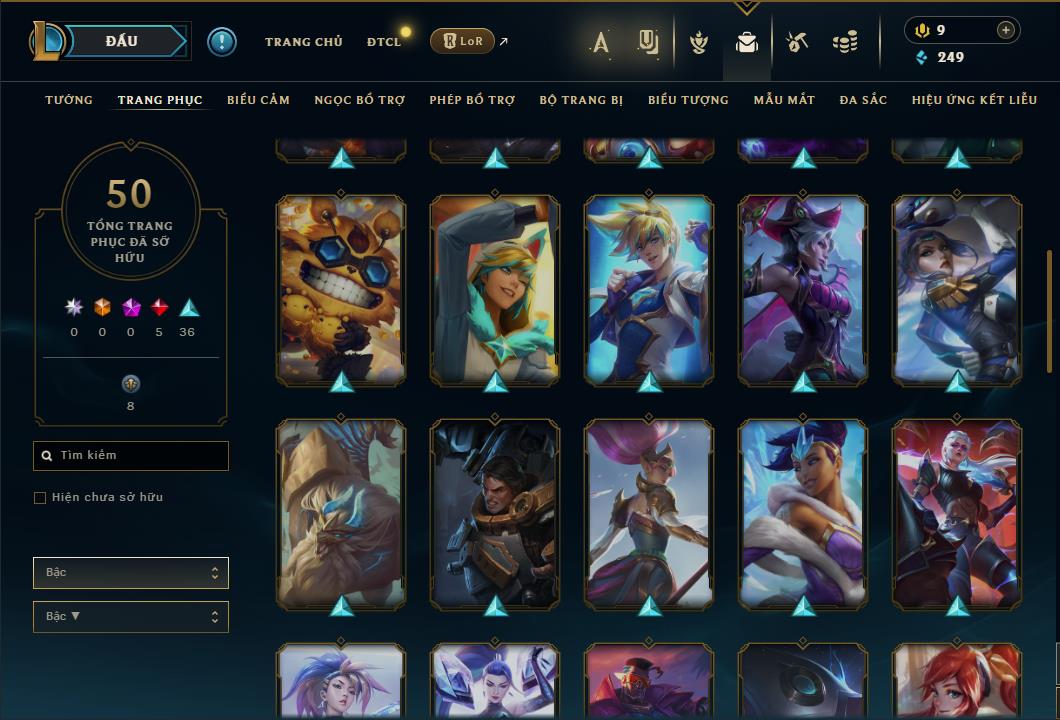Open the exclamation mark notification icon
1060x720 pixels.
click(x=221, y=42)
